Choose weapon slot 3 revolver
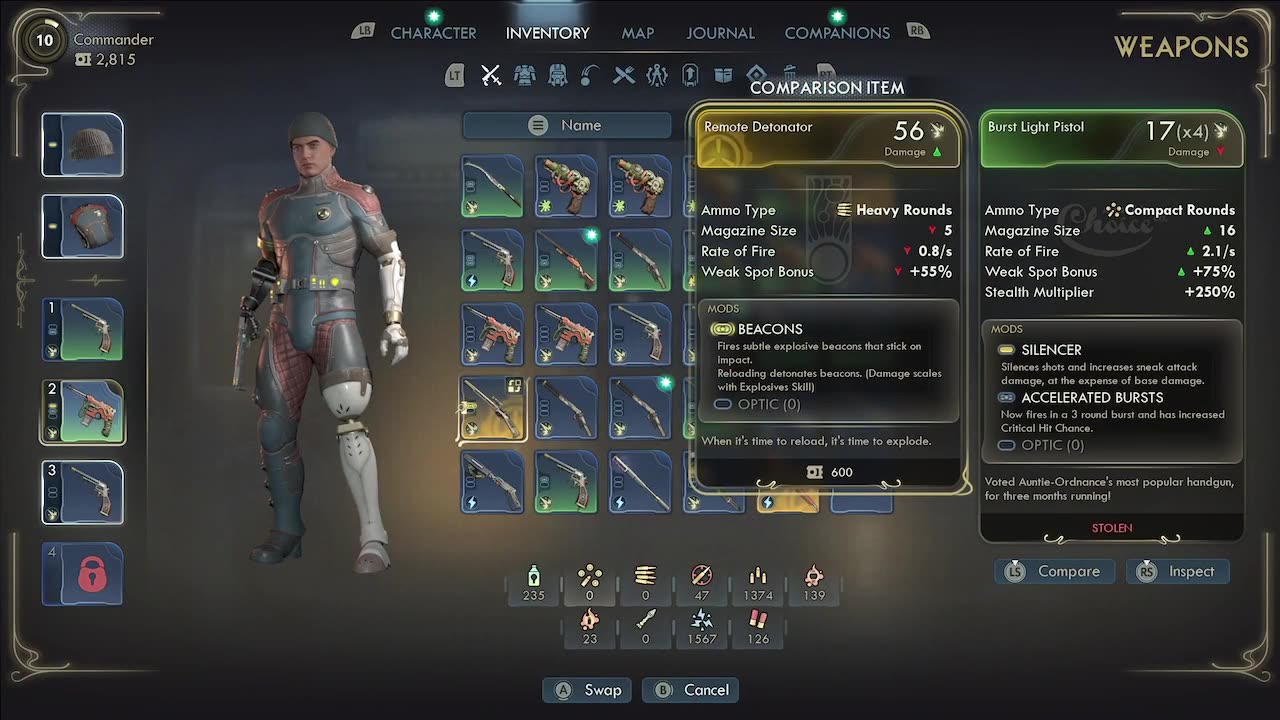1280x720 pixels. click(x=82, y=492)
